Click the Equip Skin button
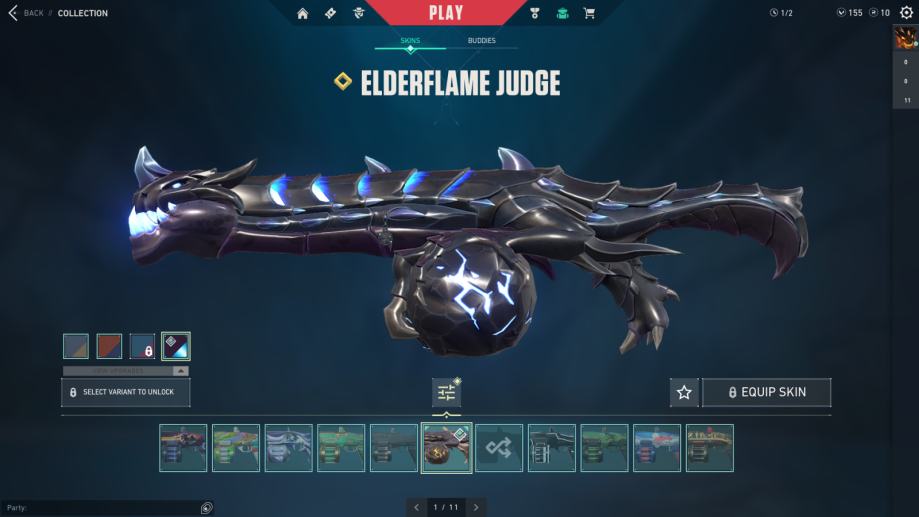This screenshot has width=919, height=517. click(766, 392)
